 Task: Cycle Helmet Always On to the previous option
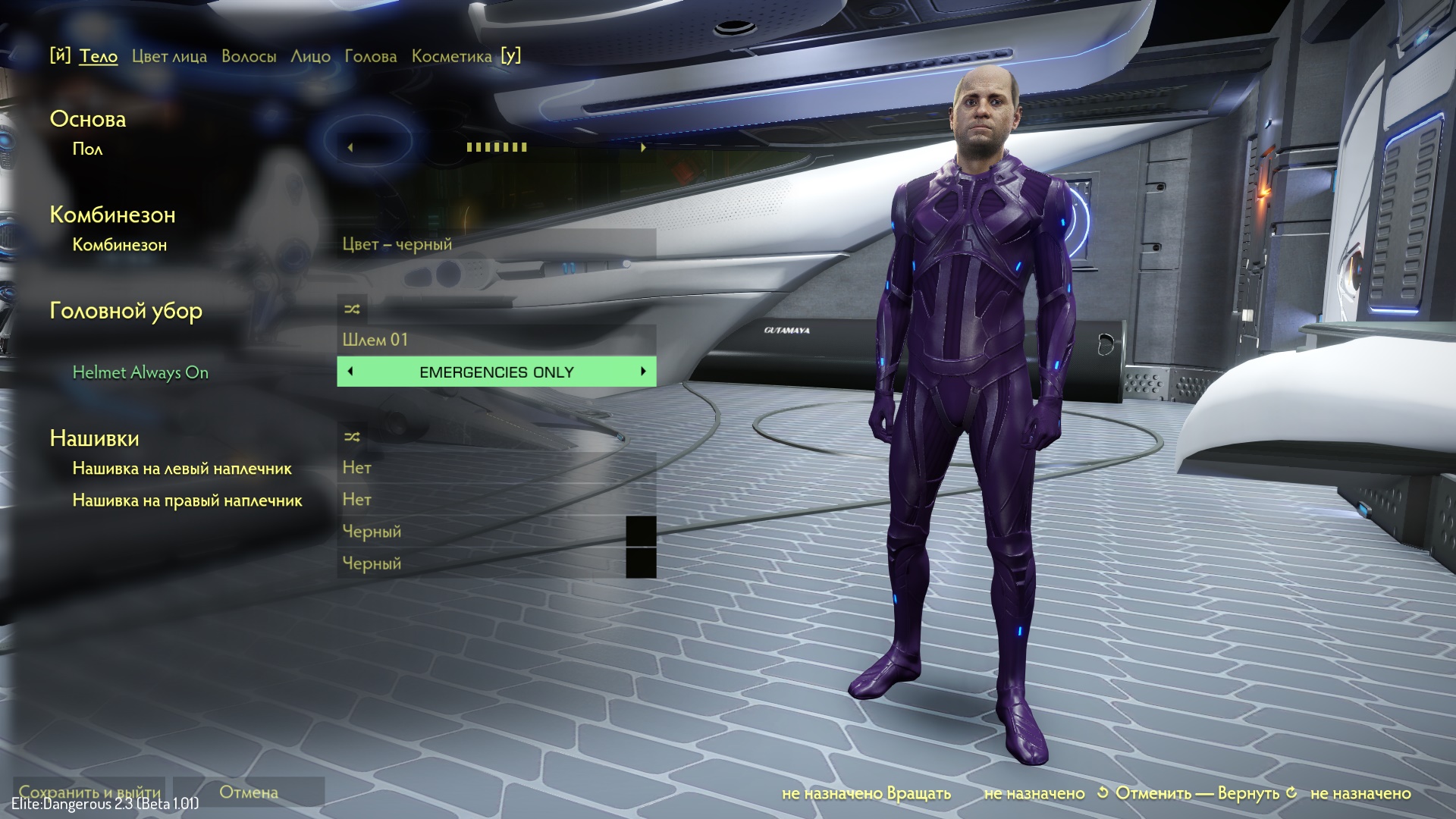tap(350, 372)
